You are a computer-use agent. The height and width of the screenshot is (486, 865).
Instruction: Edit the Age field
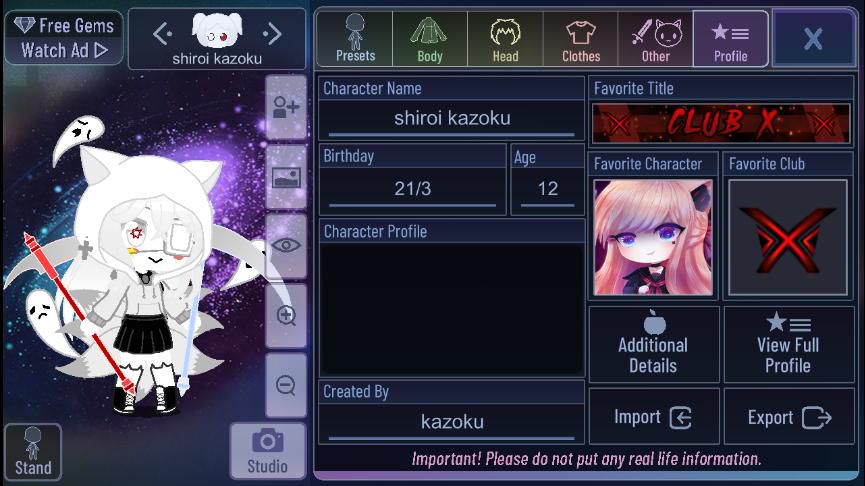(x=547, y=188)
